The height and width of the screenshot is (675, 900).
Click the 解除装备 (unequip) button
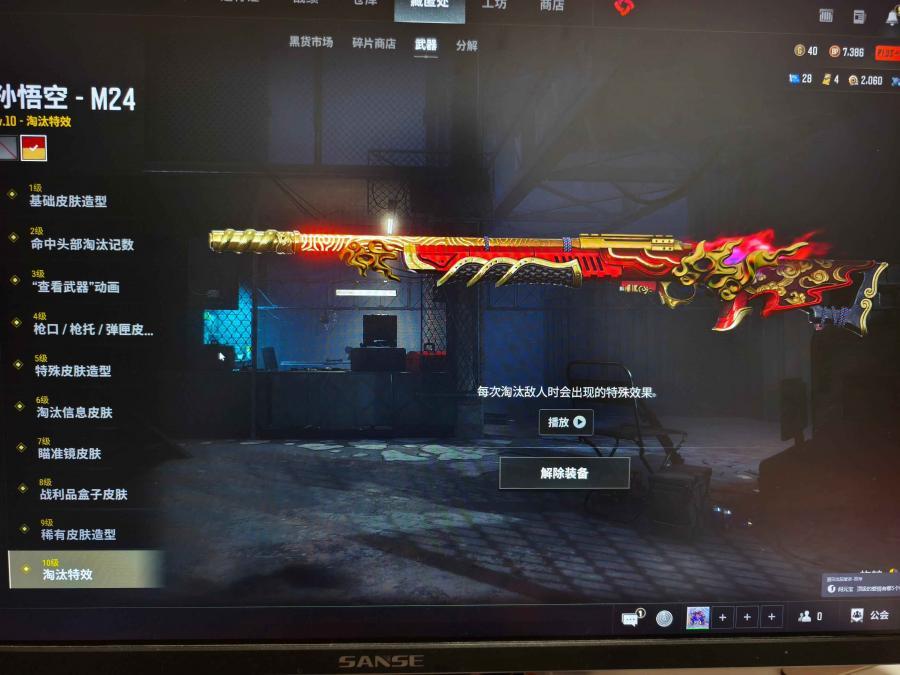564,473
